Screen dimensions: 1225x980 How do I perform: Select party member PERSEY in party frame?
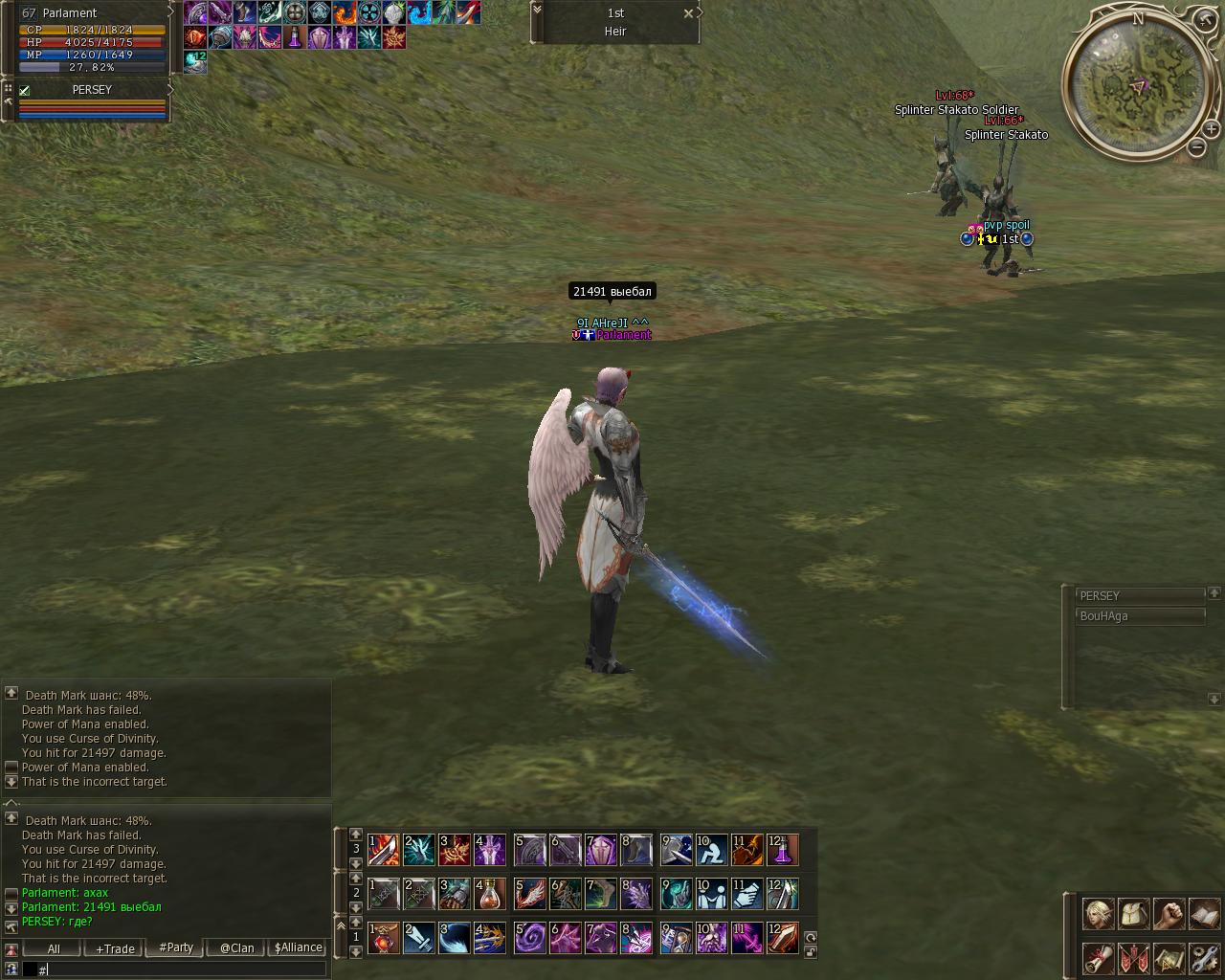[x=92, y=90]
